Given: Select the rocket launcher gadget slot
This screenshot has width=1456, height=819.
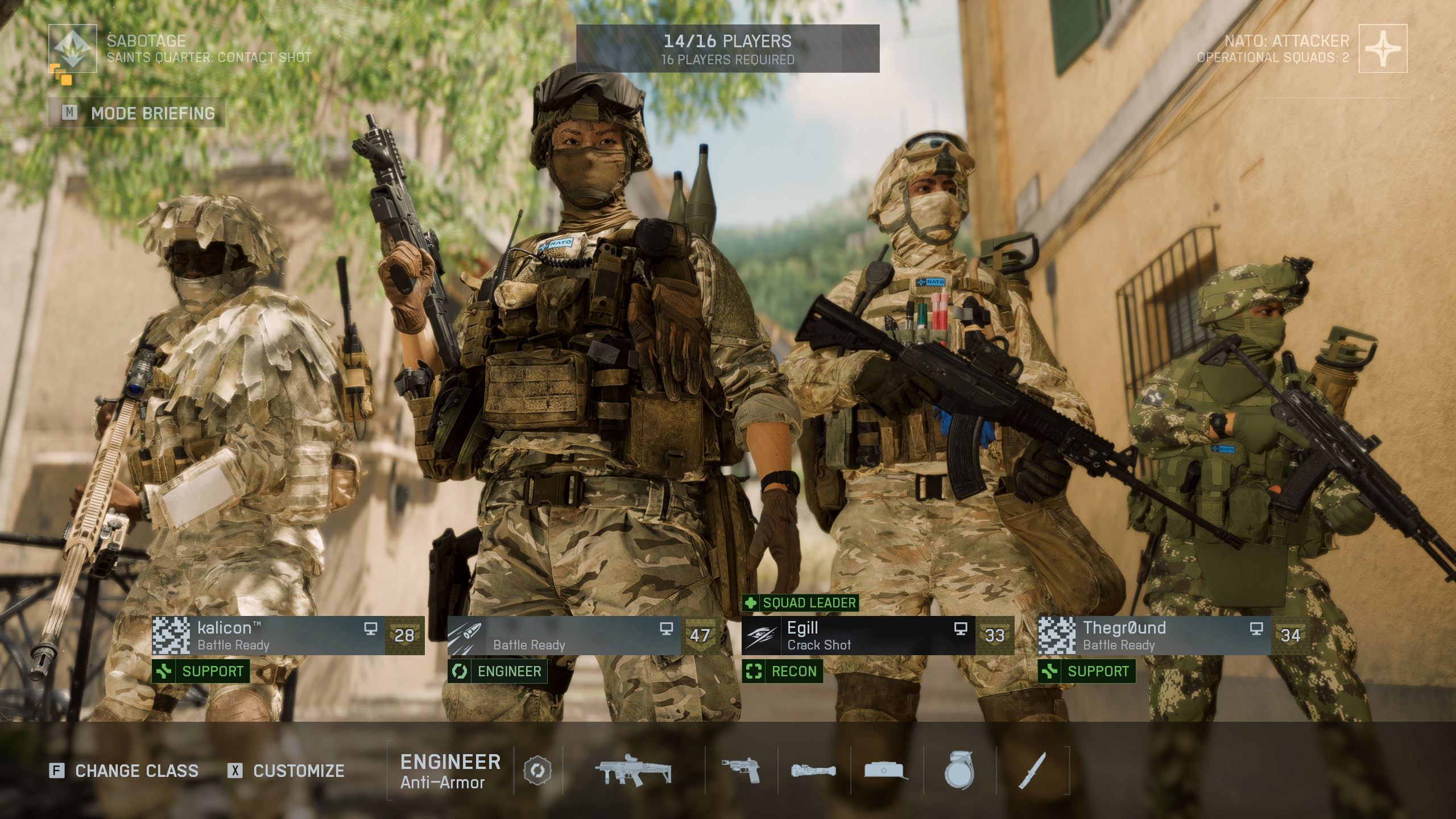Looking at the screenshot, I should tap(814, 771).
